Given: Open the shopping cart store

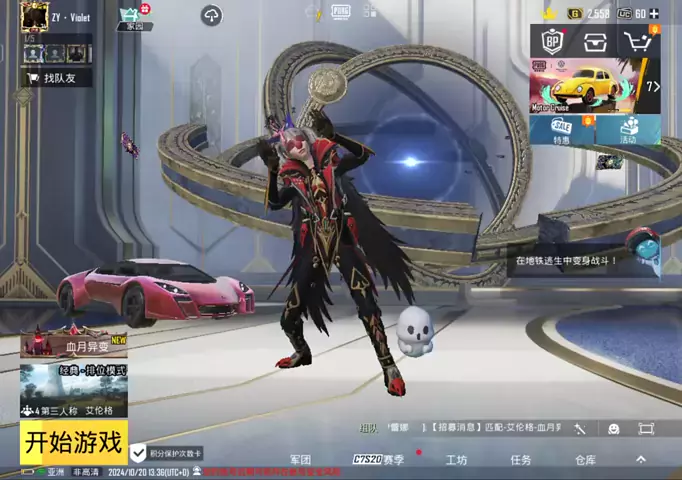Looking at the screenshot, I should pyautogui.click(x=639, y=42).
